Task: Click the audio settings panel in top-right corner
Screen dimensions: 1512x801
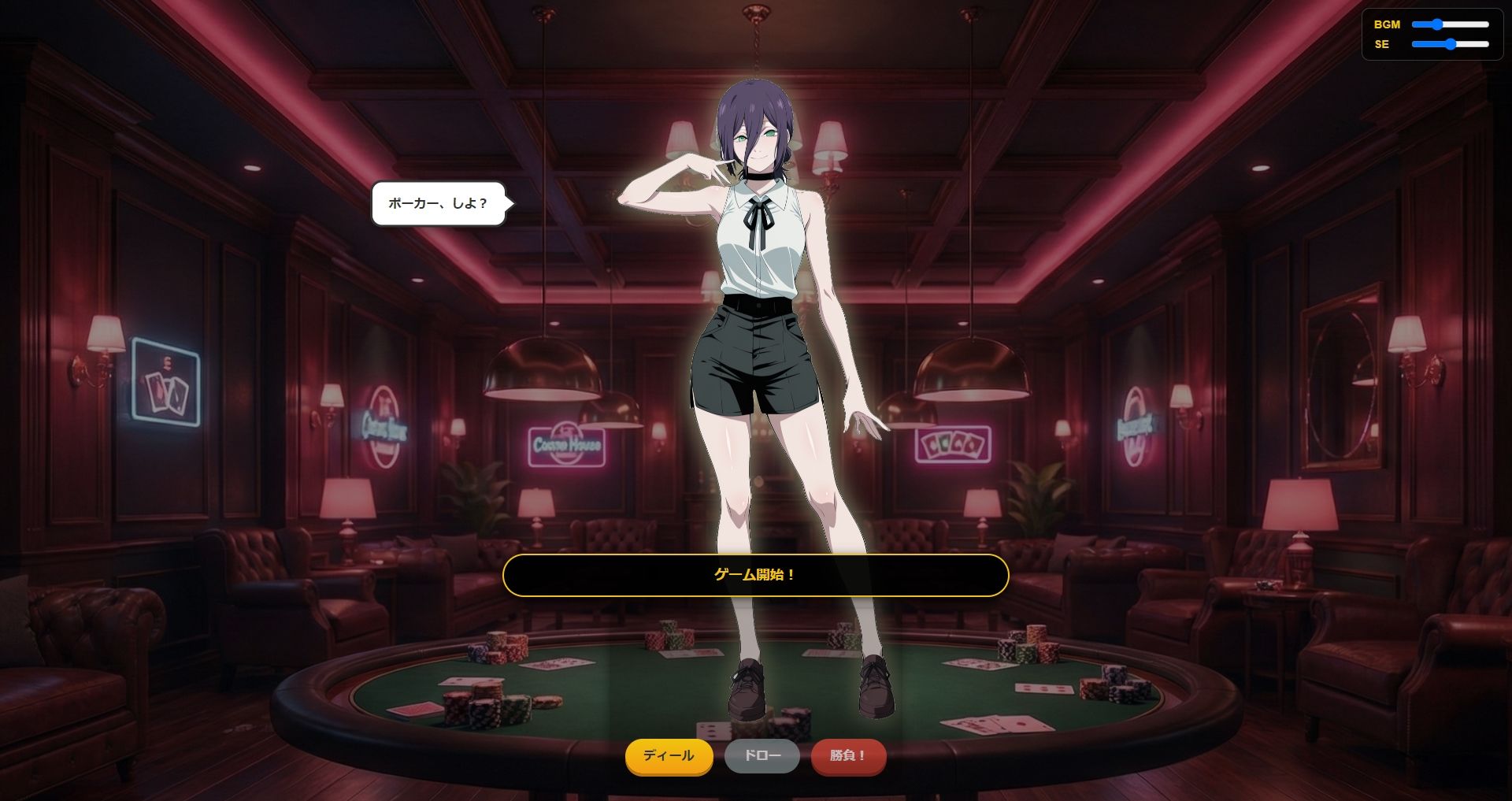Action: pyautogui.click(x=1432, y=34)
